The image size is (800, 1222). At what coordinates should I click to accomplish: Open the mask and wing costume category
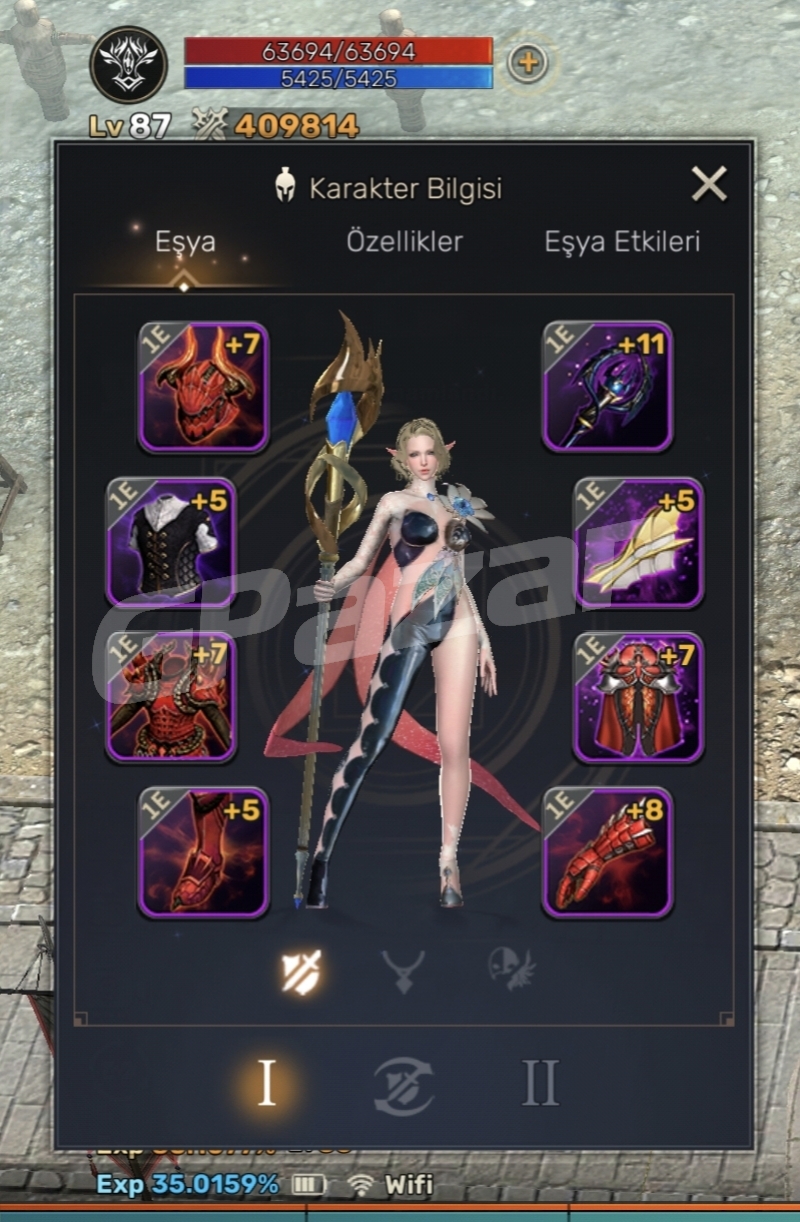511,970
